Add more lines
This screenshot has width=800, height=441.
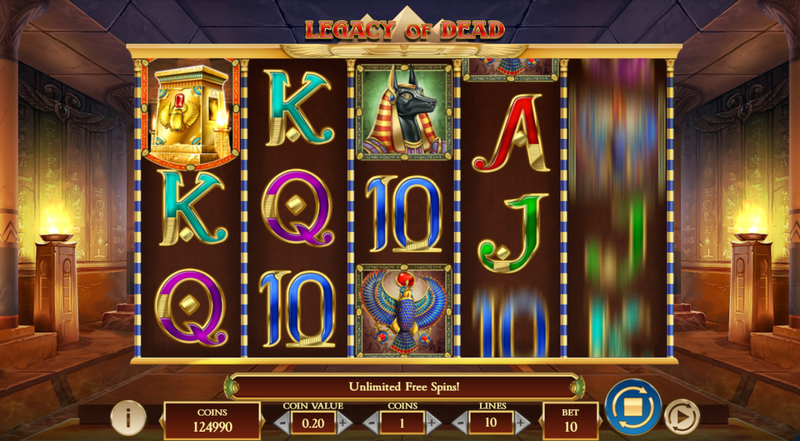(x=522, y=423)
